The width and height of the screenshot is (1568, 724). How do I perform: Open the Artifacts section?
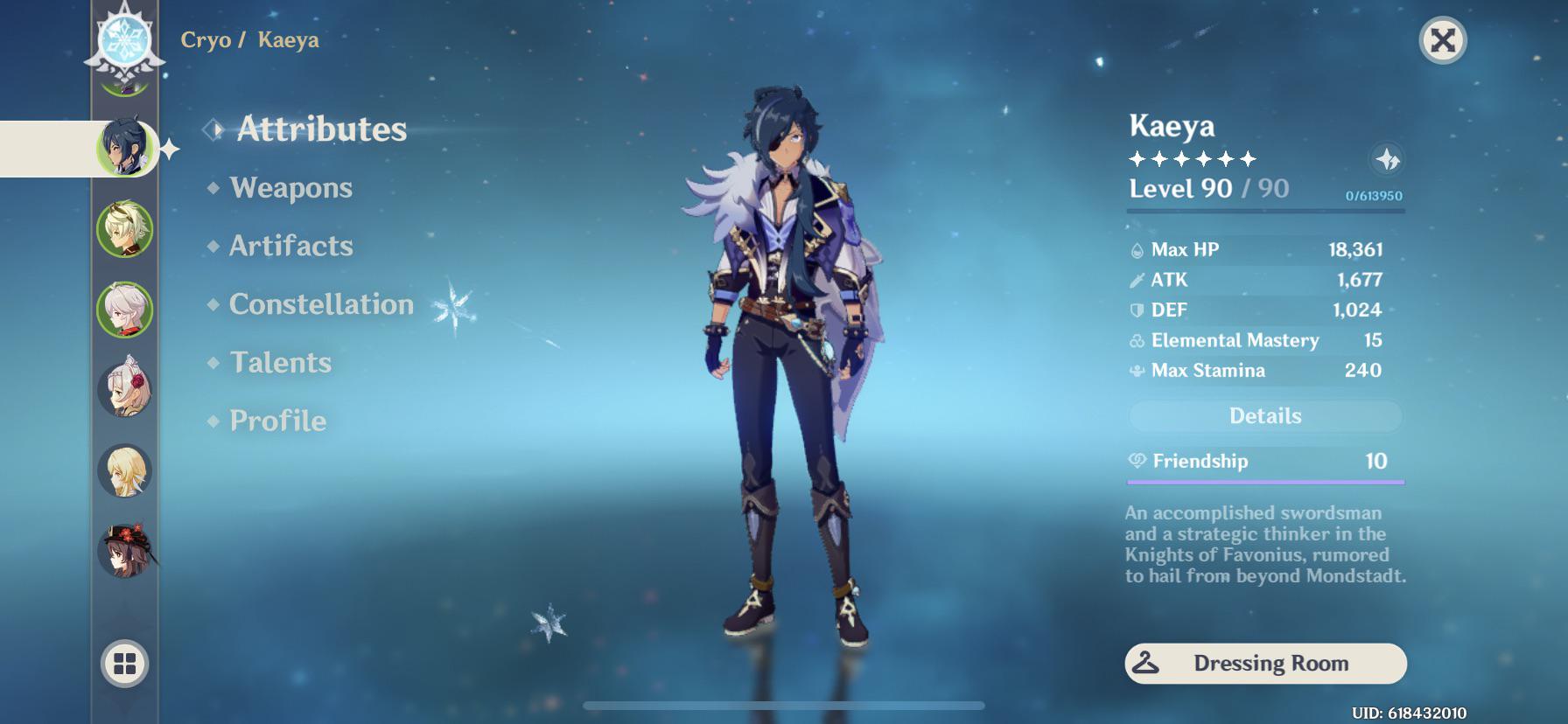tap(290, 247)
